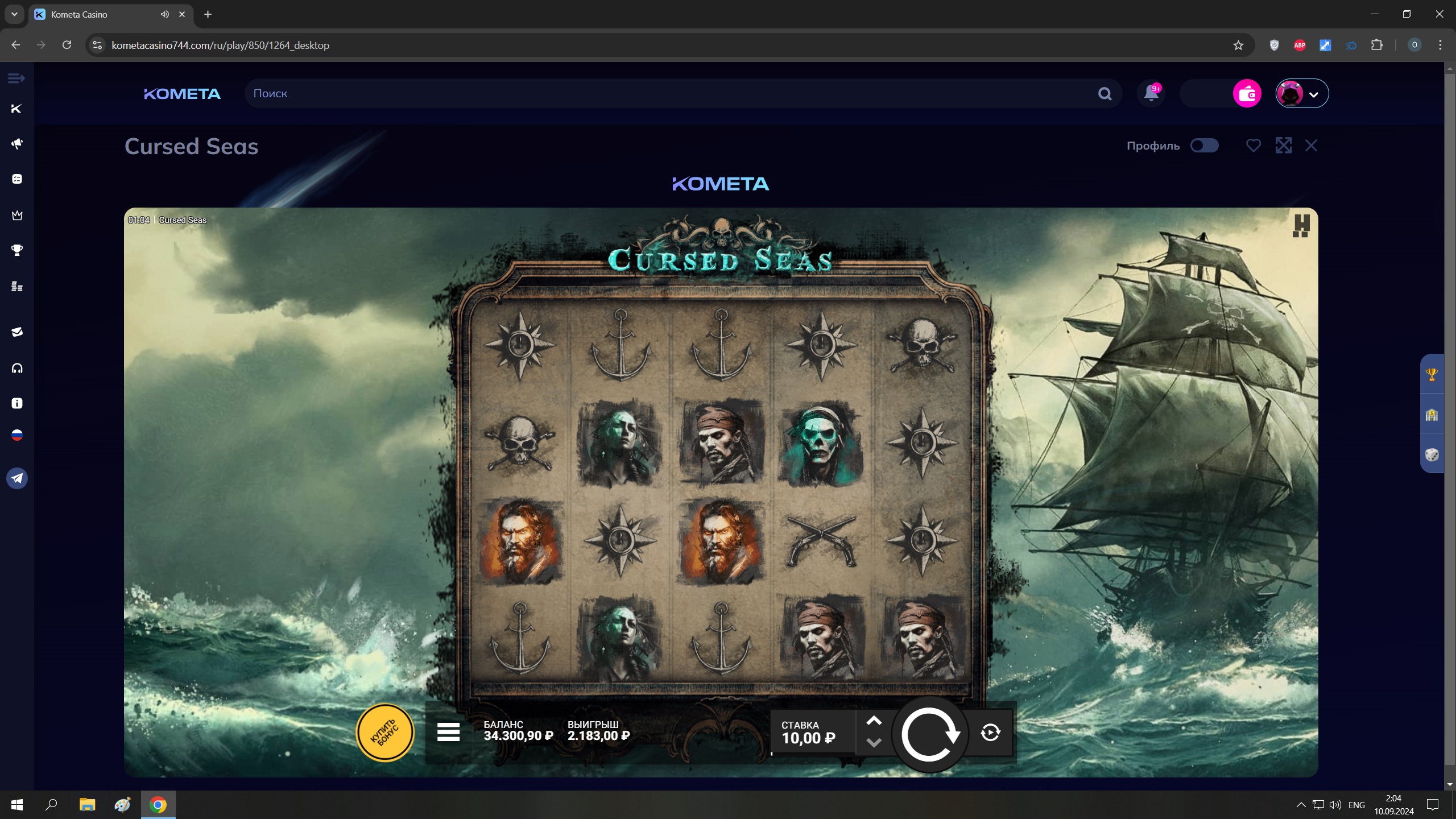Viewport: 1456px width, 819px height.
Task: Spin the reels with the big circular button
Action: pyautogui.click(x=929, y=734)
